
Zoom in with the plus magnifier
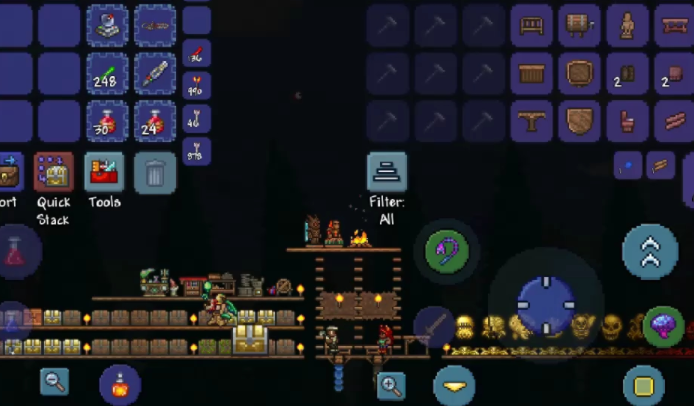(x=390, y=384)
